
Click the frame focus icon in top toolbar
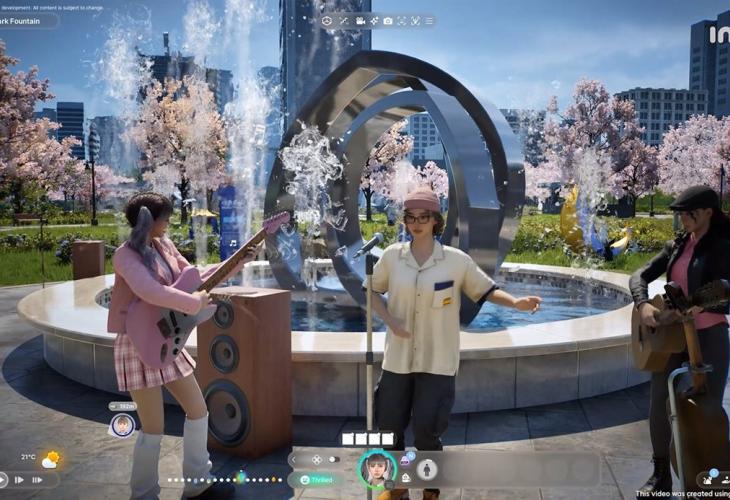click(402, 21)
